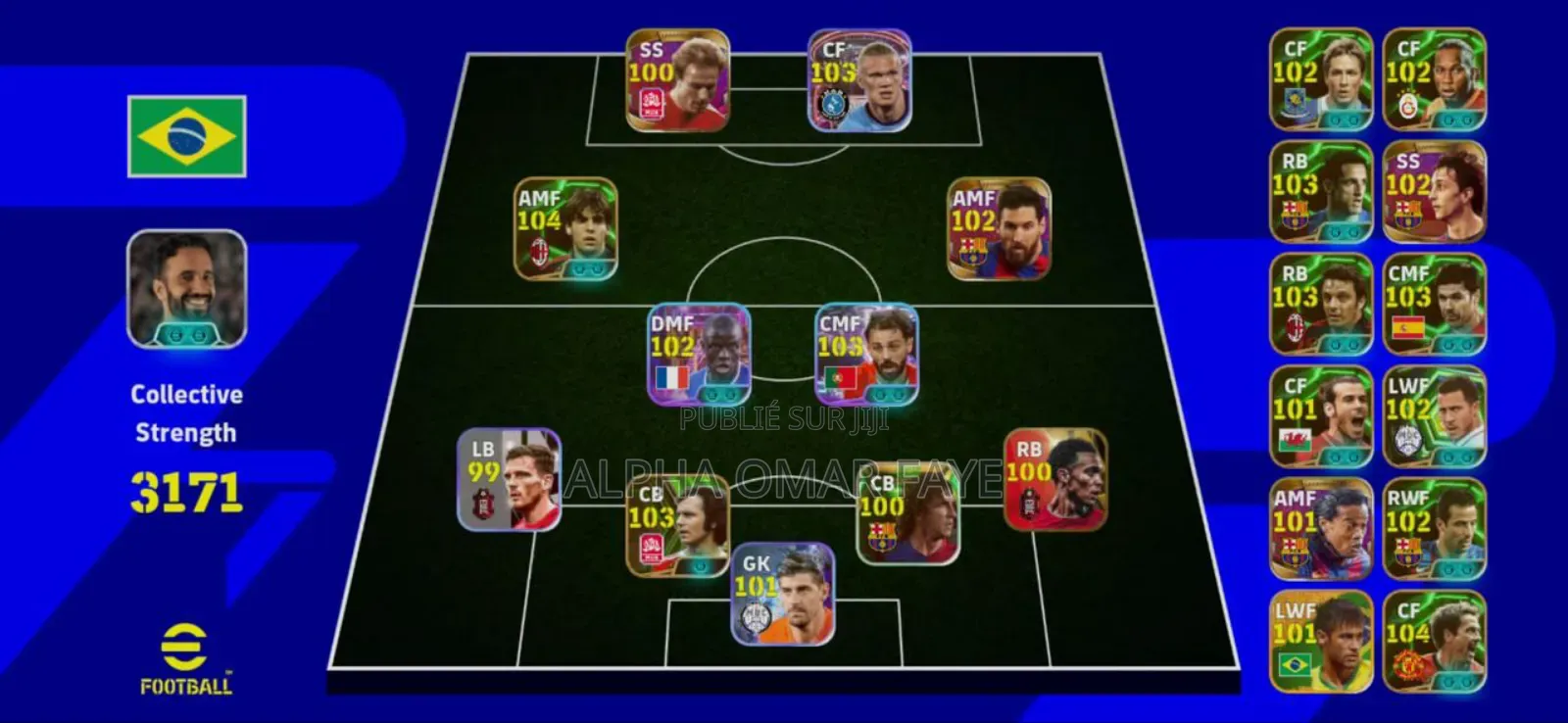Viewport: 1568px width, 723px height.
Task: Click the Spain flag on bench CMF 103 card
Action: tap(1407, 326)
